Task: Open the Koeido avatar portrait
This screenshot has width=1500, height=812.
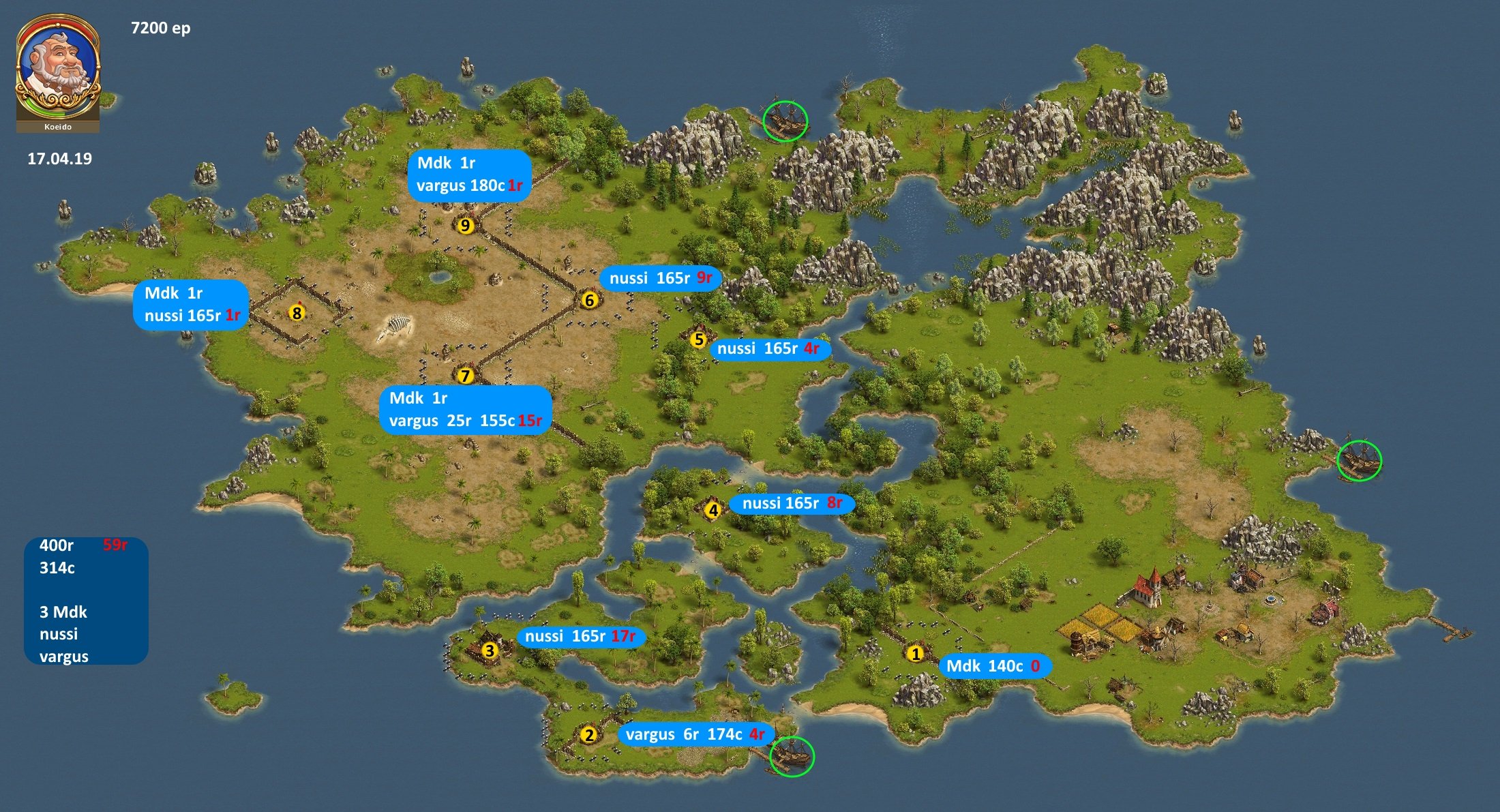Action: pos(58,72)
